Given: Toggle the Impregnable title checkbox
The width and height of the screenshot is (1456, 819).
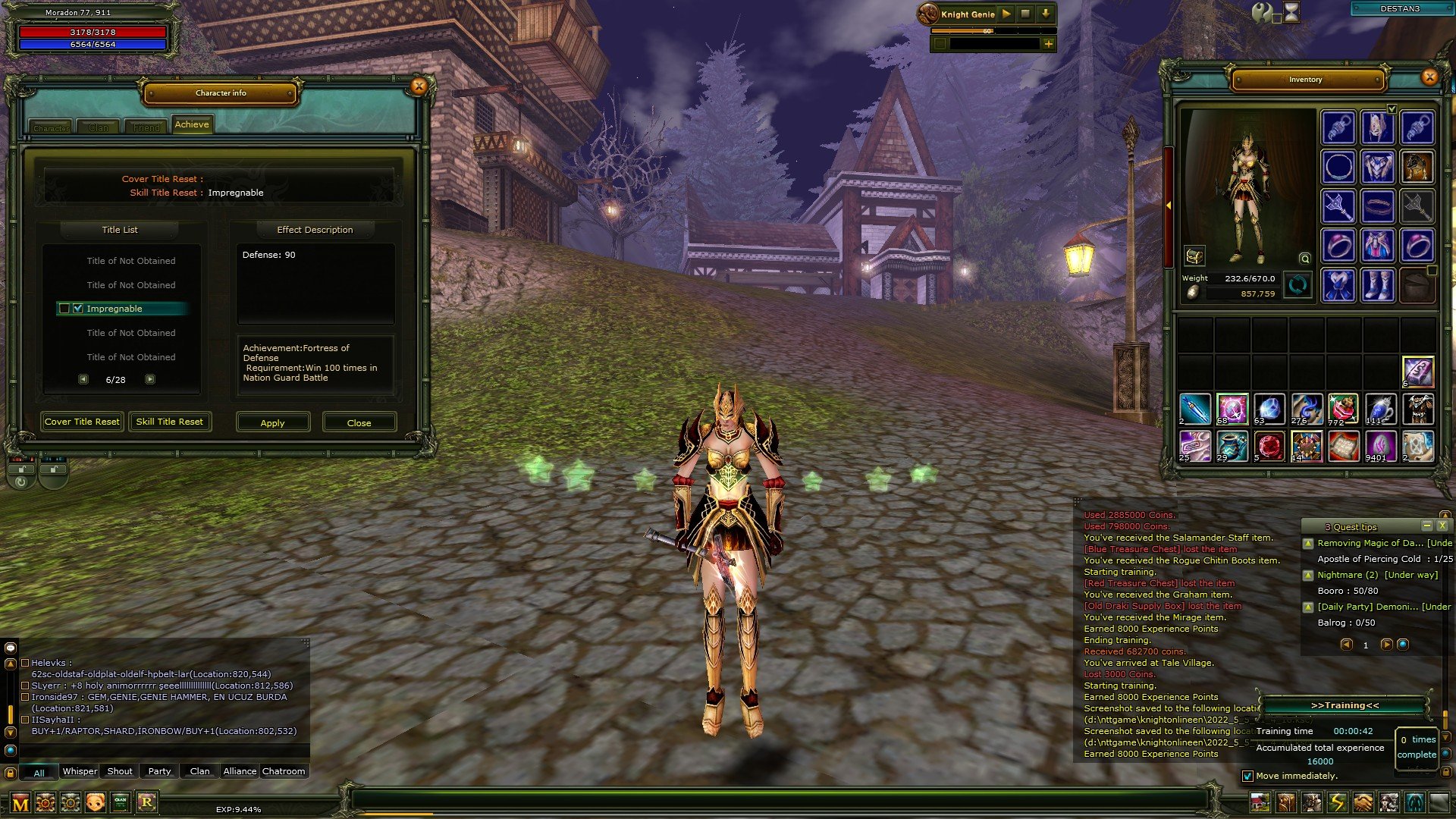Looking at the screenshot, I should click(x=78, y=309).
